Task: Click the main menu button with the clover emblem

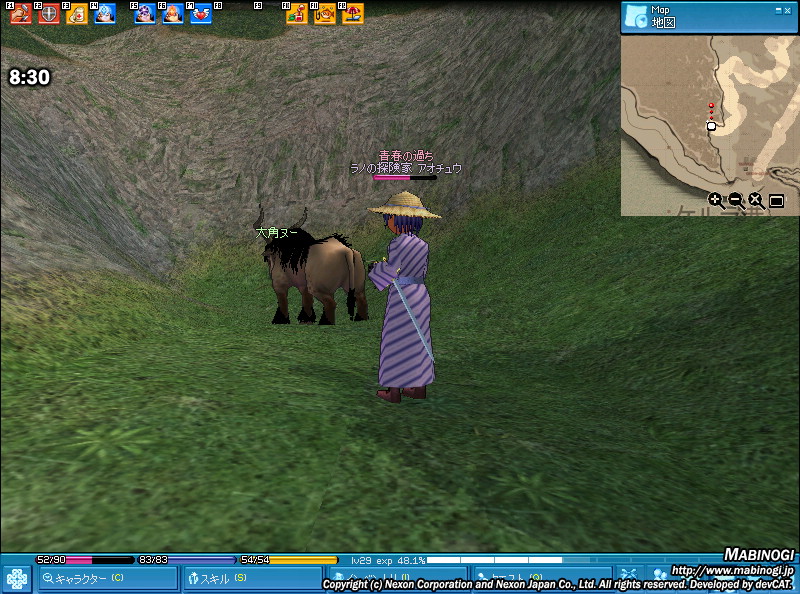Action: 17,579
